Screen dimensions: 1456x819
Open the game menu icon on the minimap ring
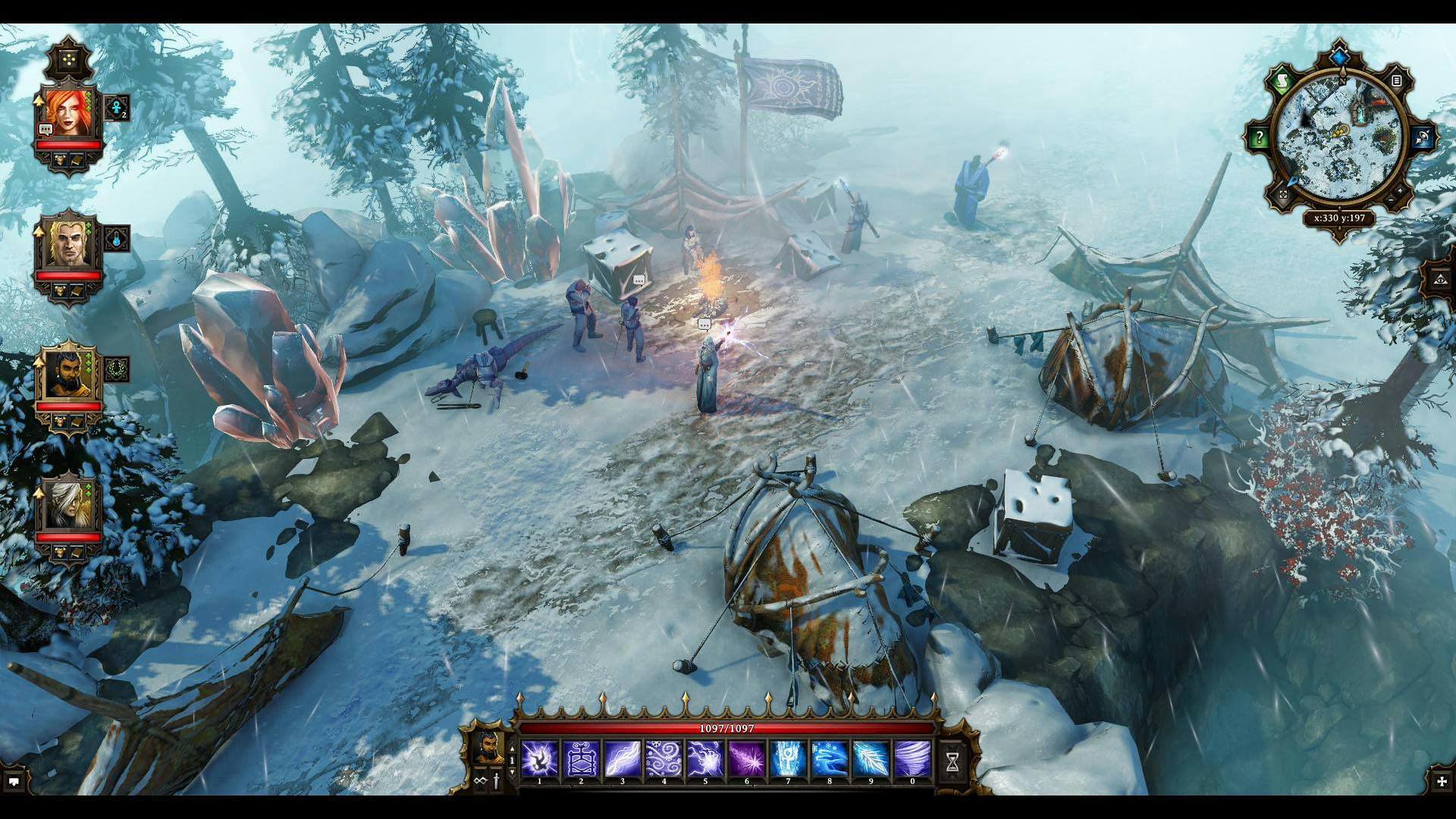tap(1396, 81)
